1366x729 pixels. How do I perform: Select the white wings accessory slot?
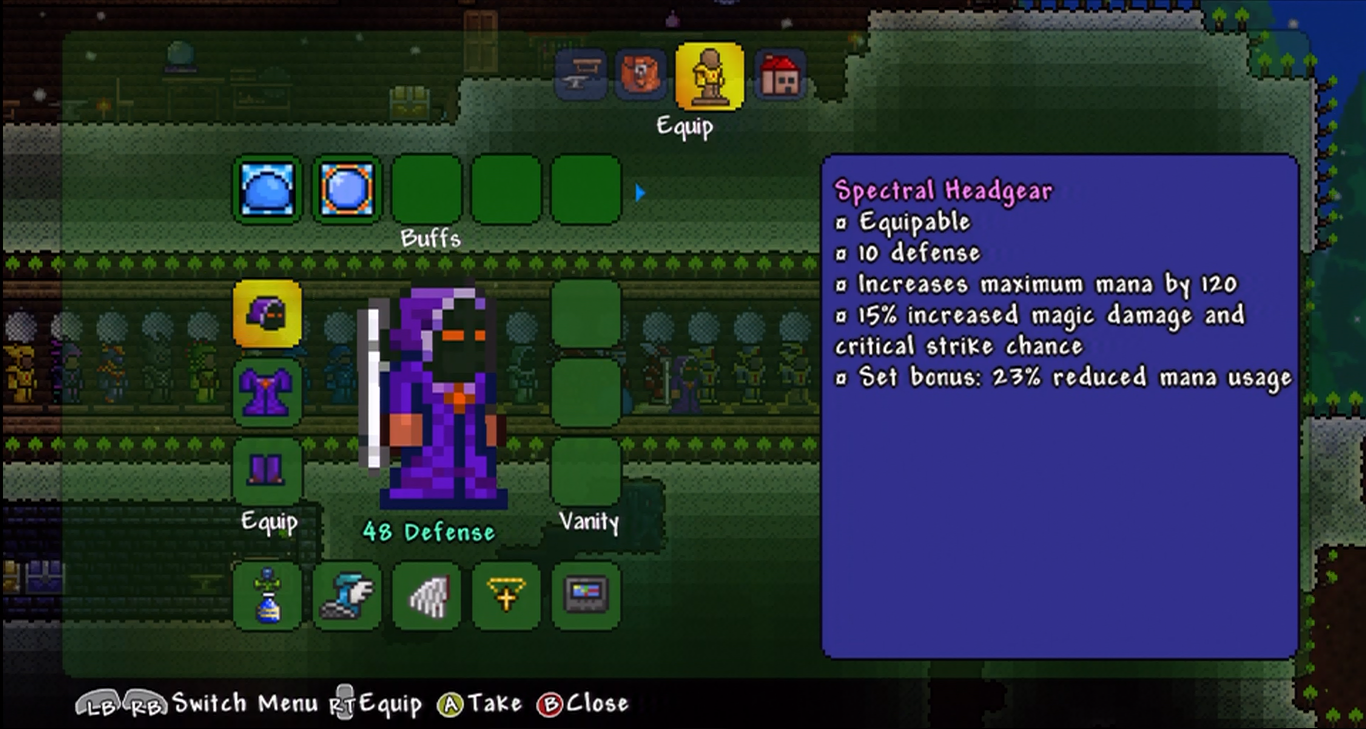(427, 596)
